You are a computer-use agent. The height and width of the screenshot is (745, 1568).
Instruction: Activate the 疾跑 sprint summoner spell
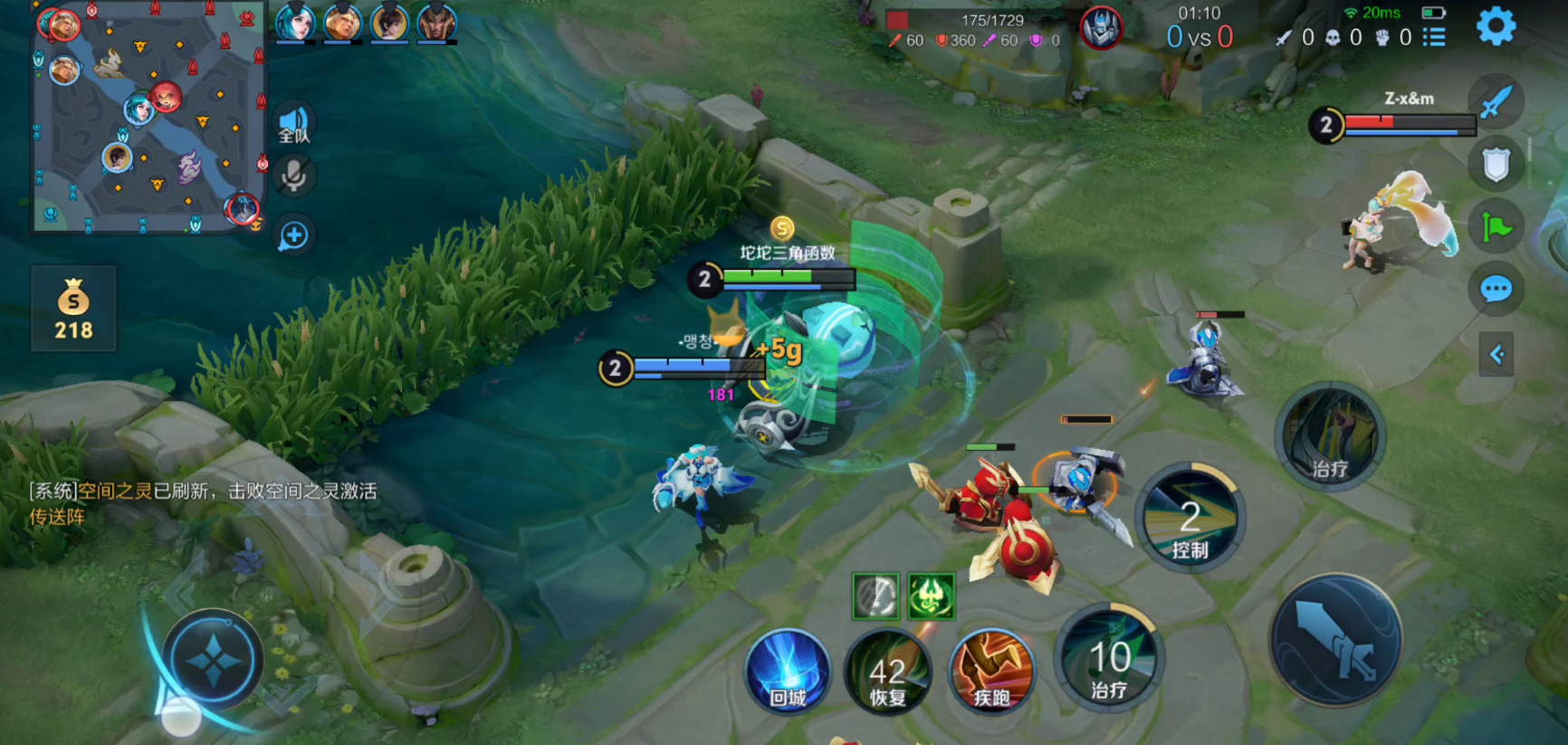[991, 671]
